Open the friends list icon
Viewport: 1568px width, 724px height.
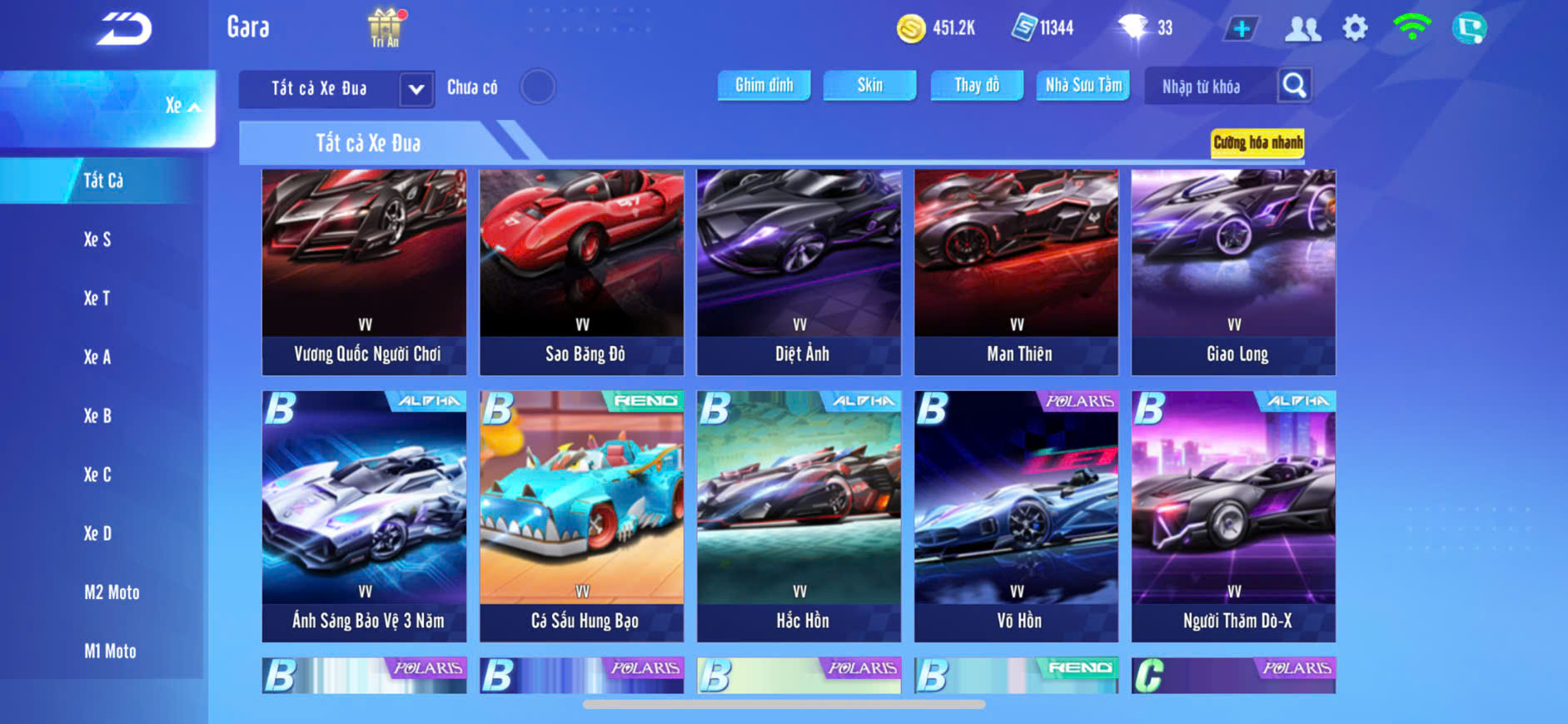point(1302,29)
